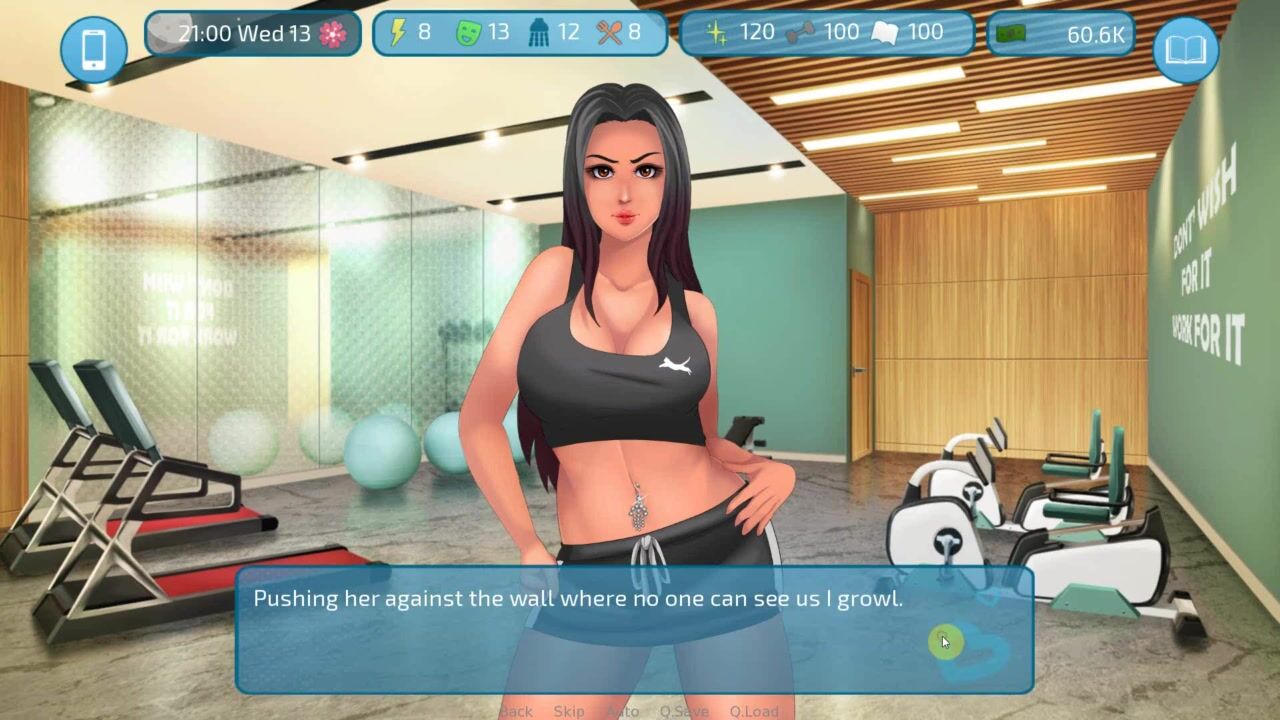Image resolution: width=1280 pixels, height=720 pixels.
Task: Open the smartphone menu icon
Action: click(94, 48)
